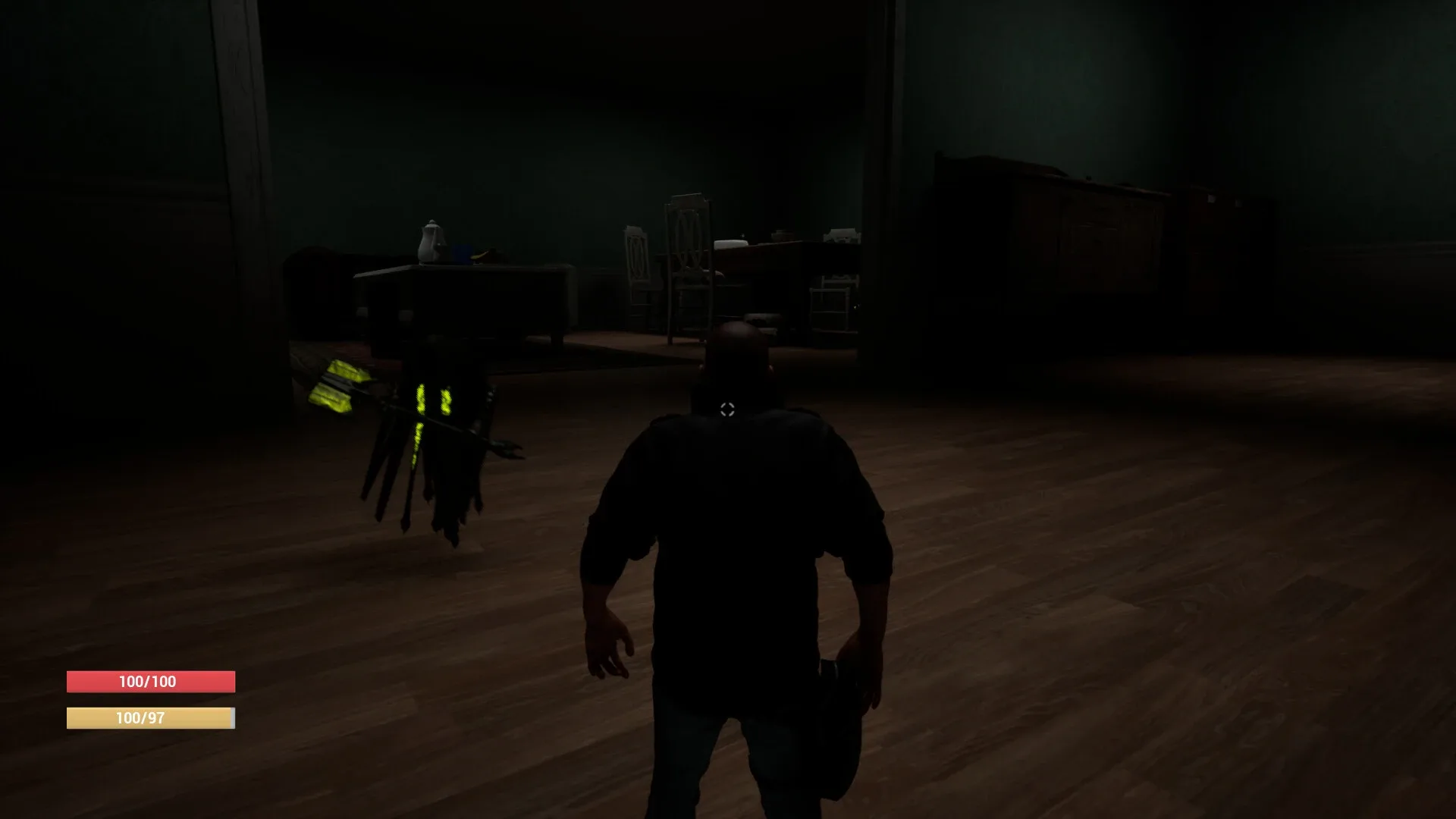The height and width of the screenshot is (819, 1456).
Task: Click the glowing yellow arrow fletching pickup
Action: coord(337,383)
